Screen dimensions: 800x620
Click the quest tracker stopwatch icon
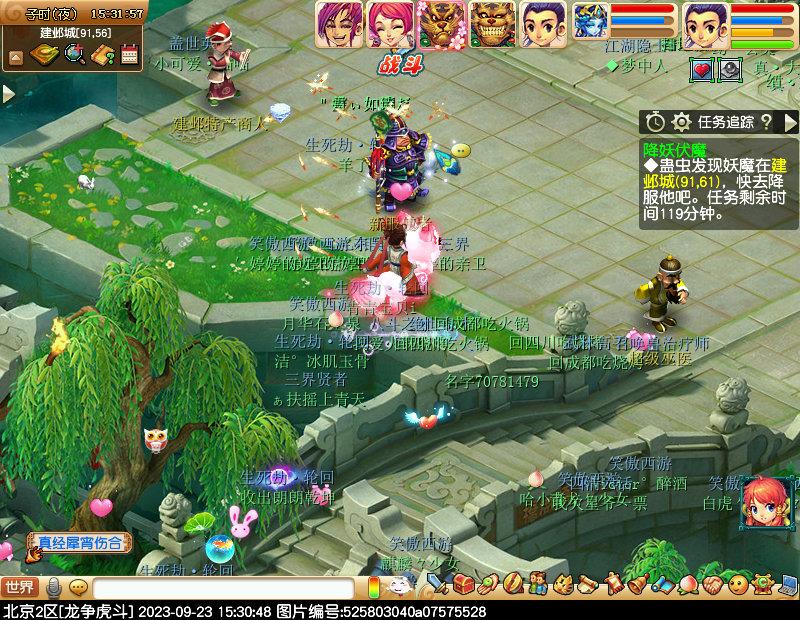655,122
